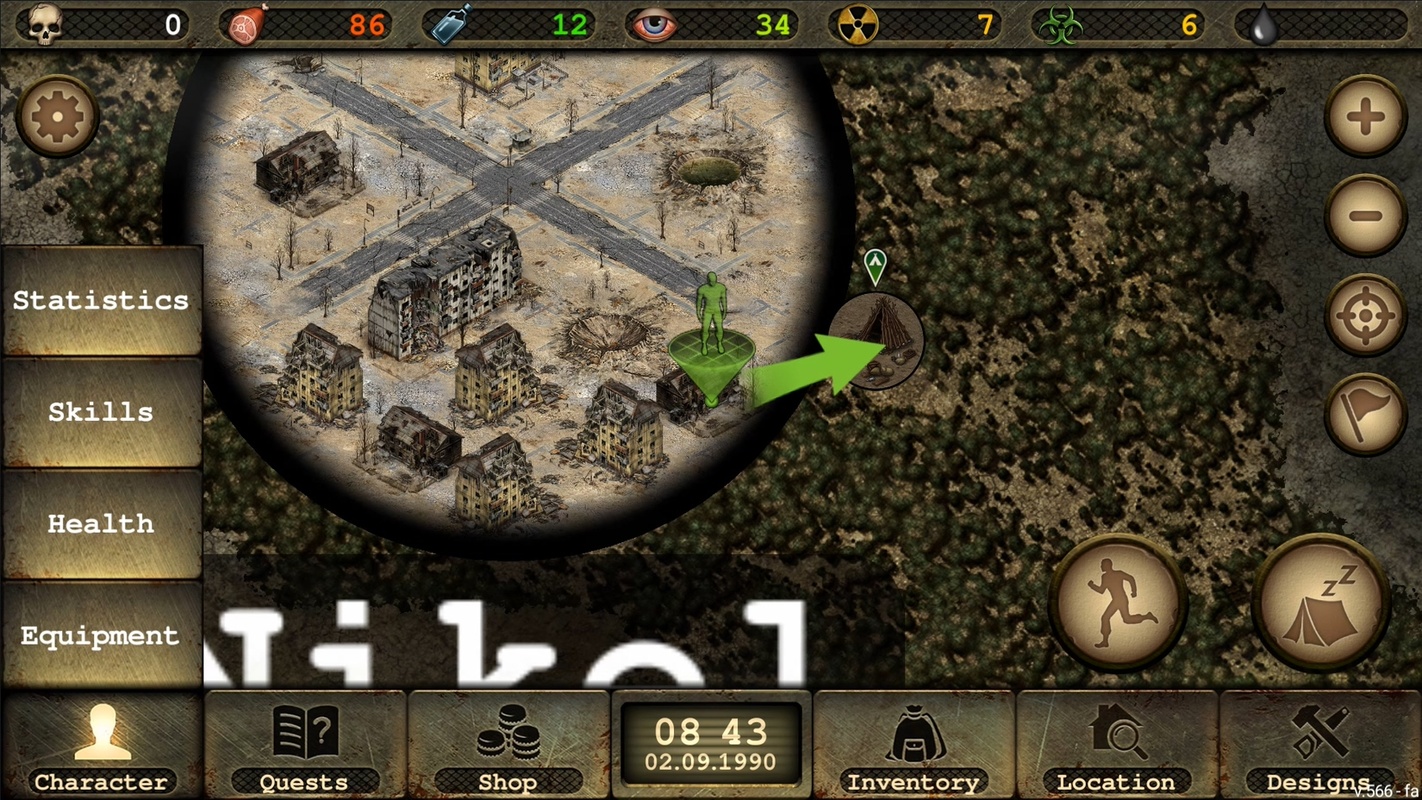
Task: Open the gear settings button
Action: [57, 117]
